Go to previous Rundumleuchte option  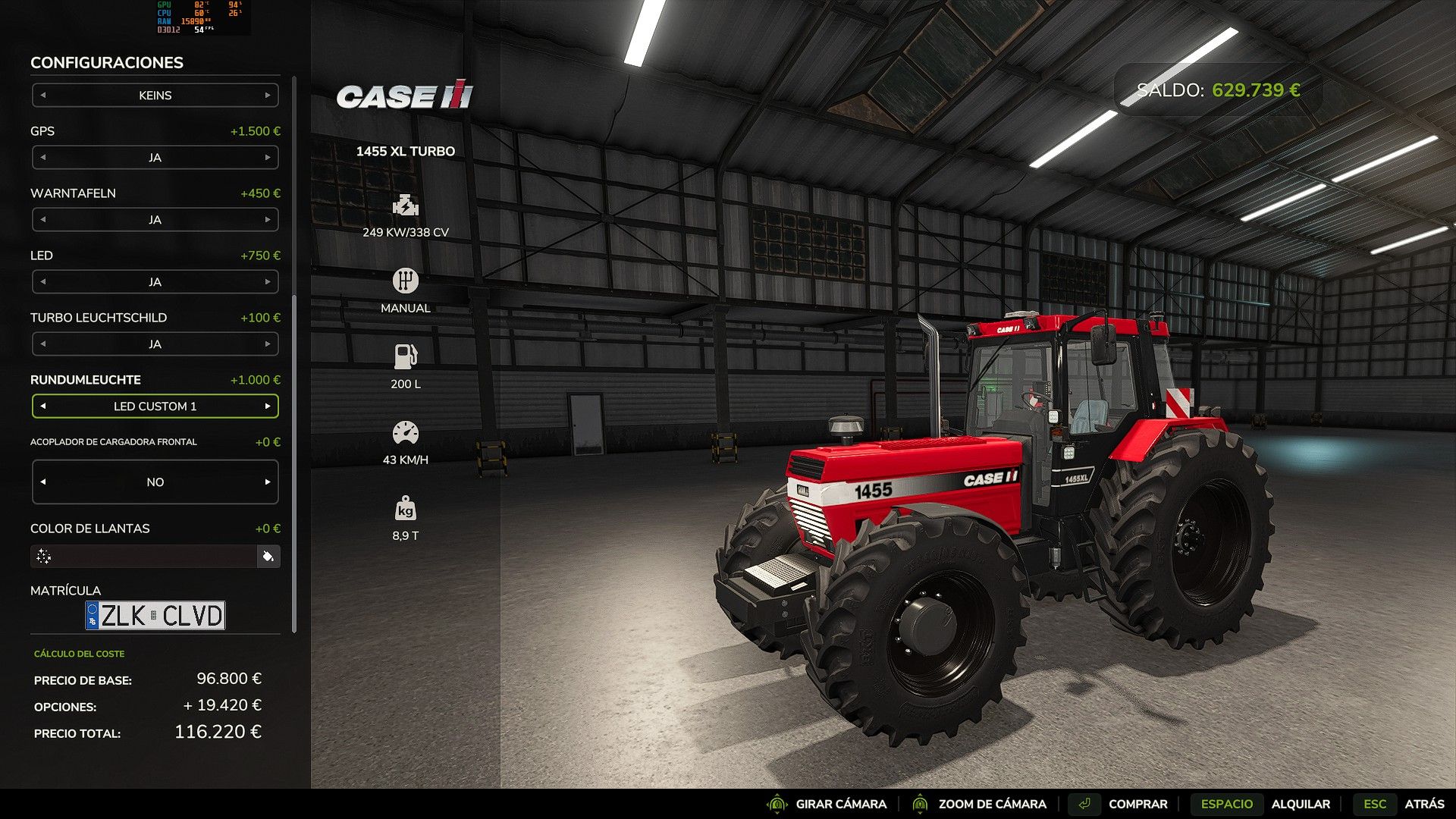tap(43, 406)
